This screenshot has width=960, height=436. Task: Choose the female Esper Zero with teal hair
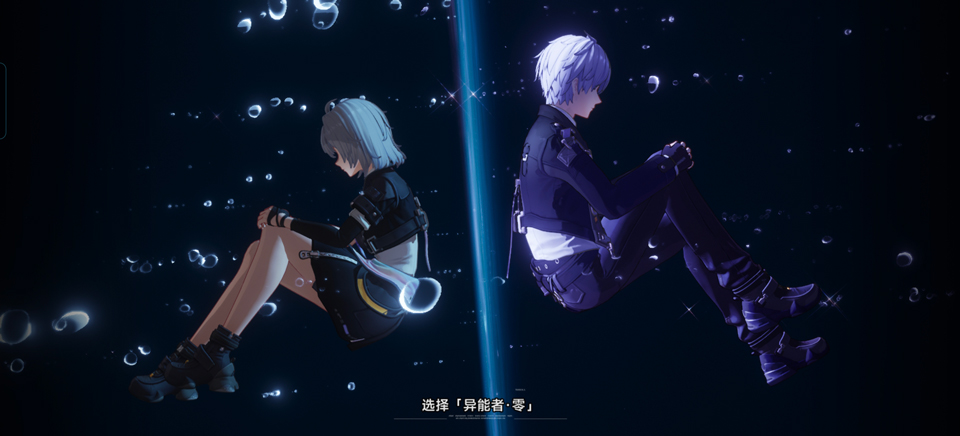[330, 240]
